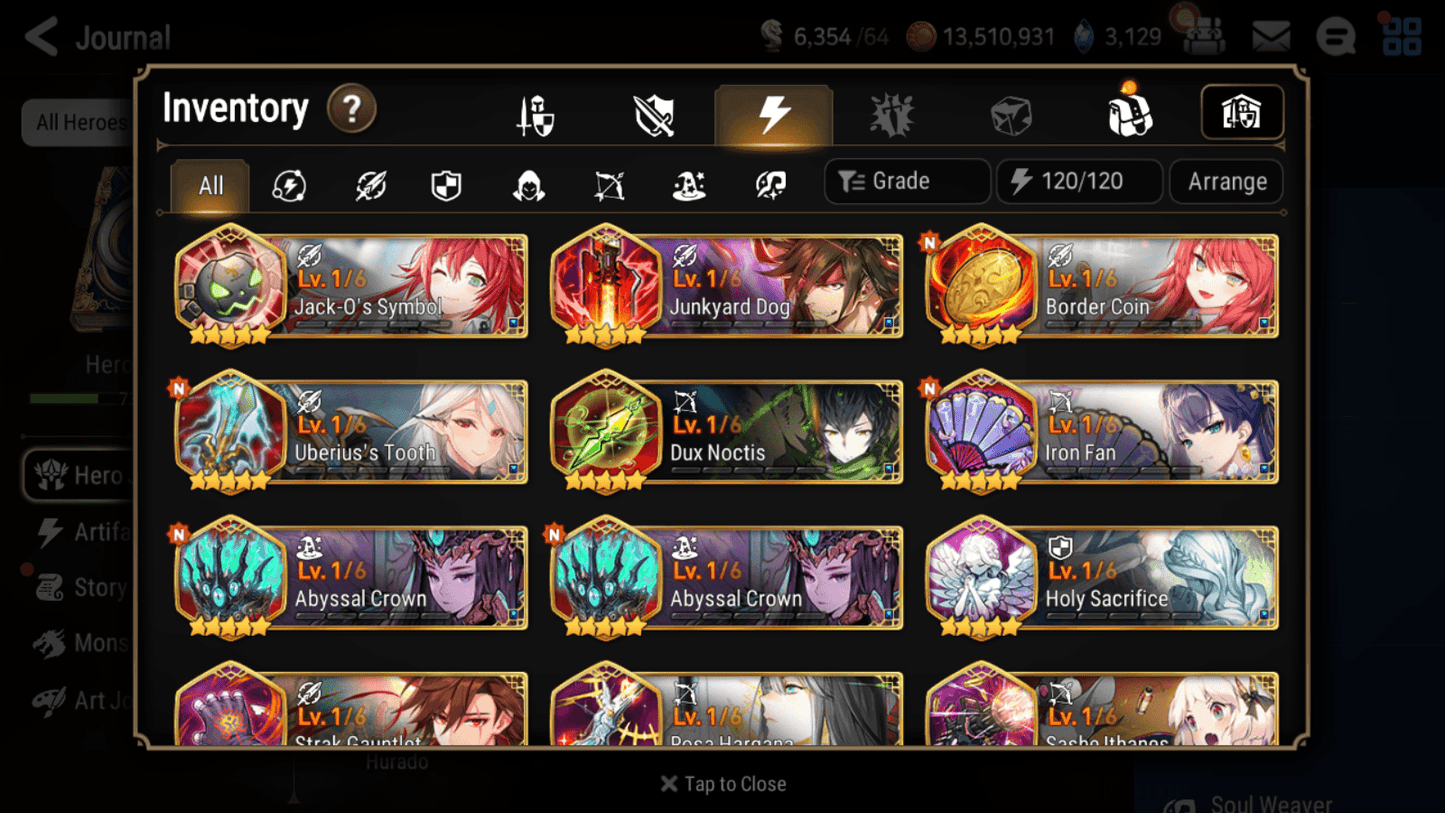Viewport: 1445px width, 813px height.
Task: Toggle the Storage view with the house icon
Action: pos(1242,113)
